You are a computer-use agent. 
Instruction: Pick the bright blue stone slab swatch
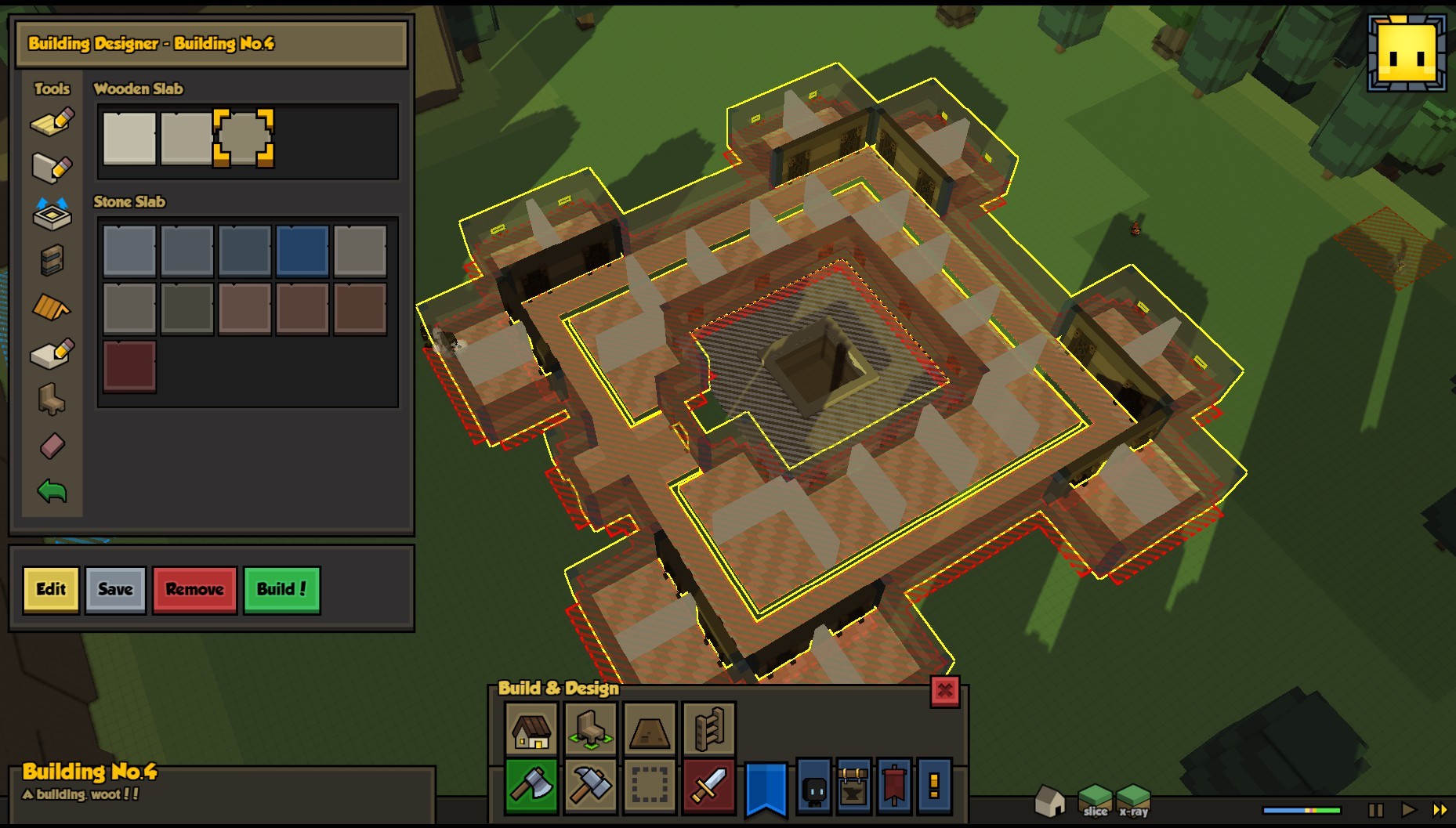point(302,251)
